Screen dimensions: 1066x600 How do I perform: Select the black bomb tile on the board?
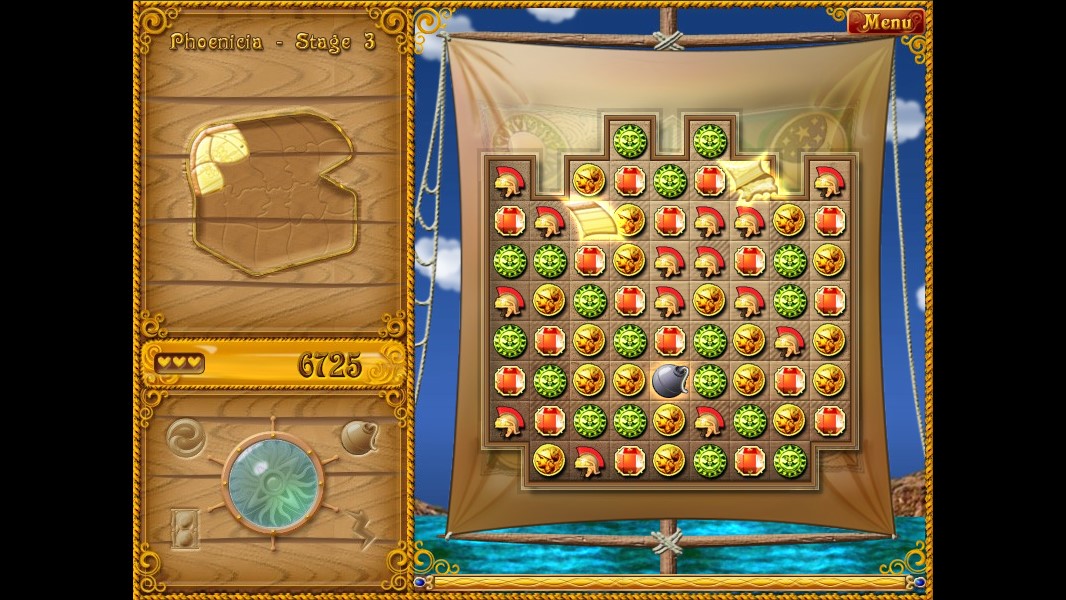pyautogui.click(x=669, y=380)
